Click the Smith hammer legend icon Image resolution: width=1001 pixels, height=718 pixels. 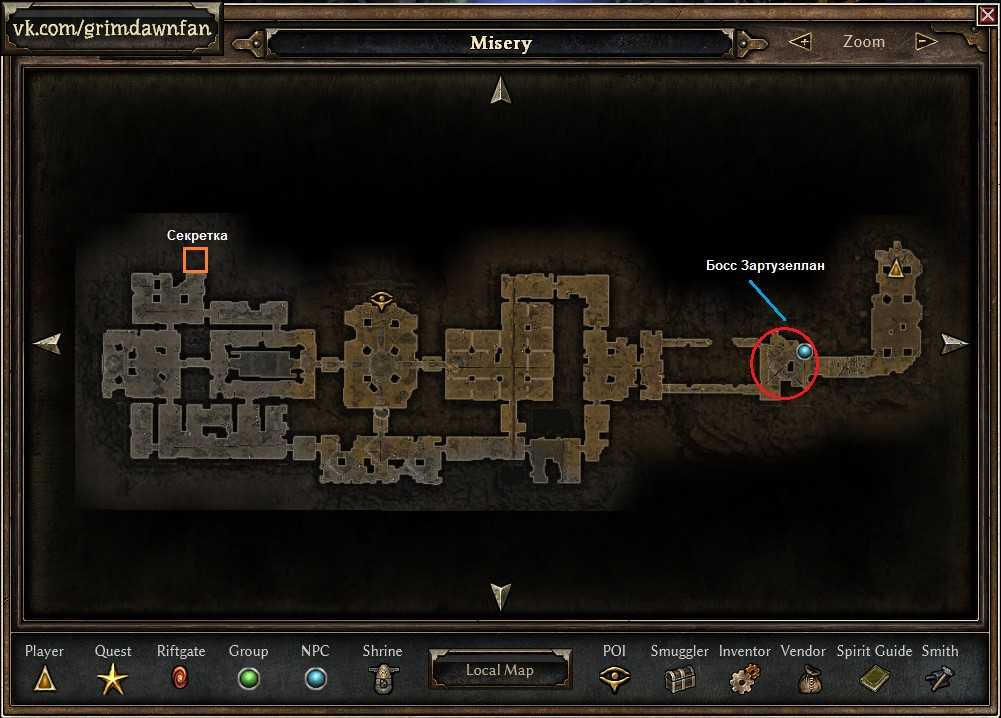[940, 680]
